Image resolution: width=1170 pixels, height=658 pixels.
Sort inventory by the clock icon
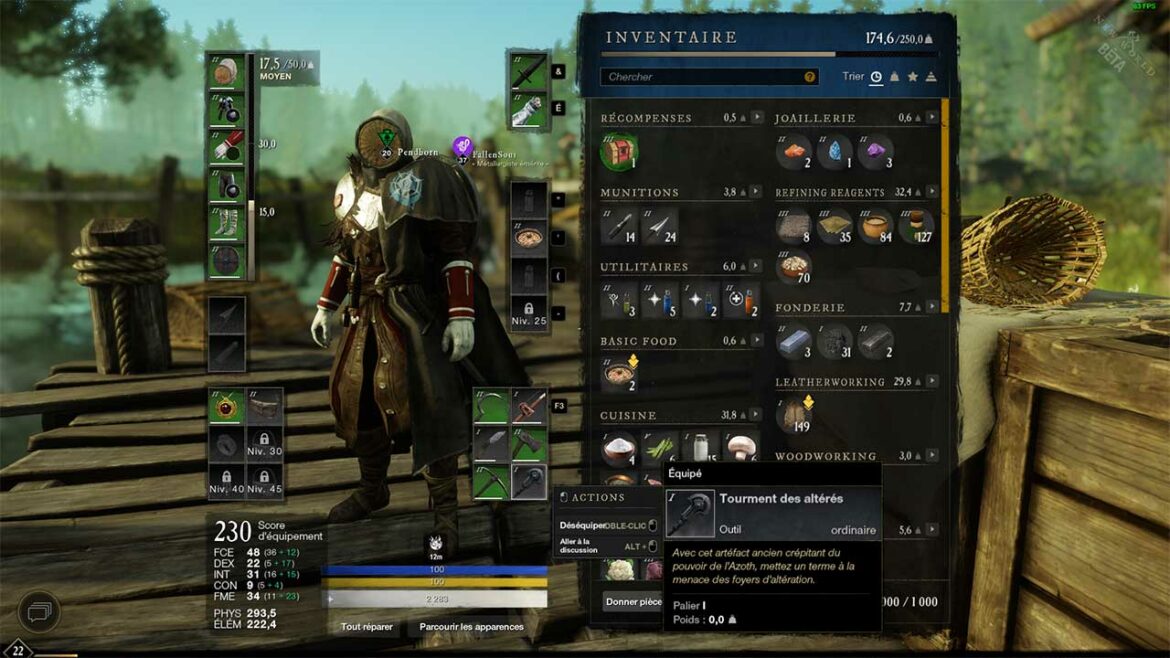point(876,77)
